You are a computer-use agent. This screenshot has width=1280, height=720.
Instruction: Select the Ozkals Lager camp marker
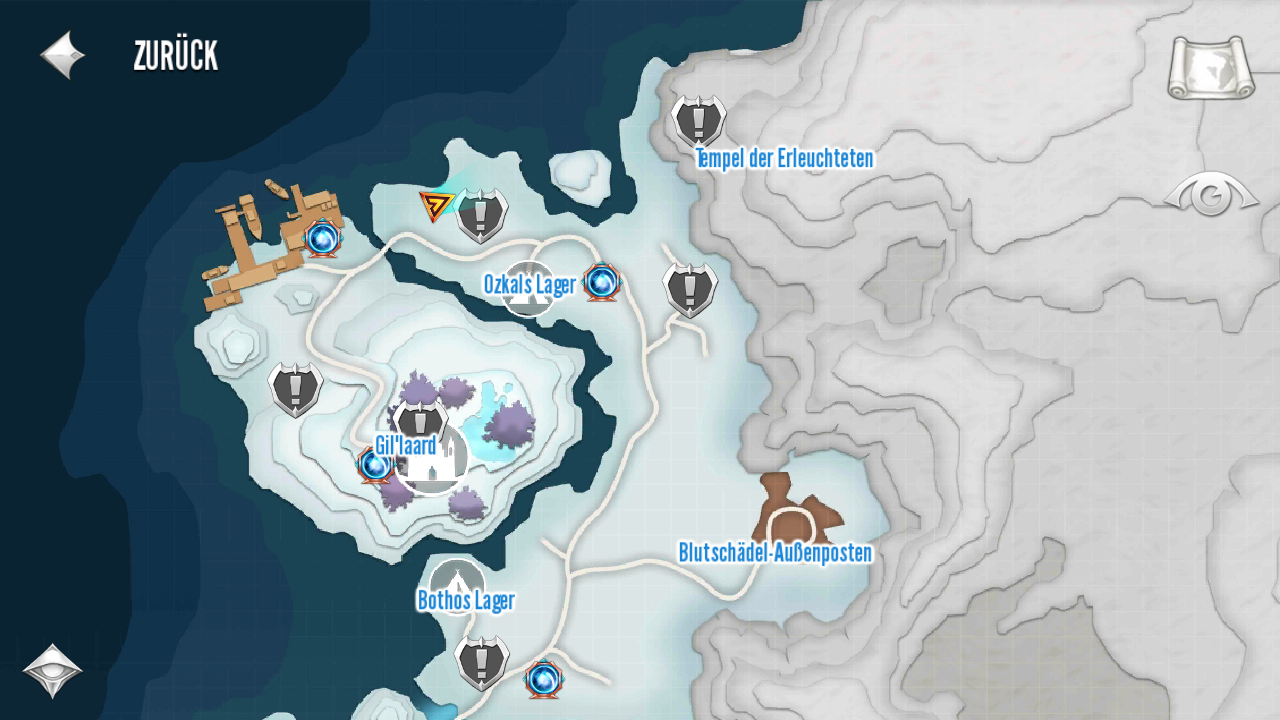(x=528, y=287)
